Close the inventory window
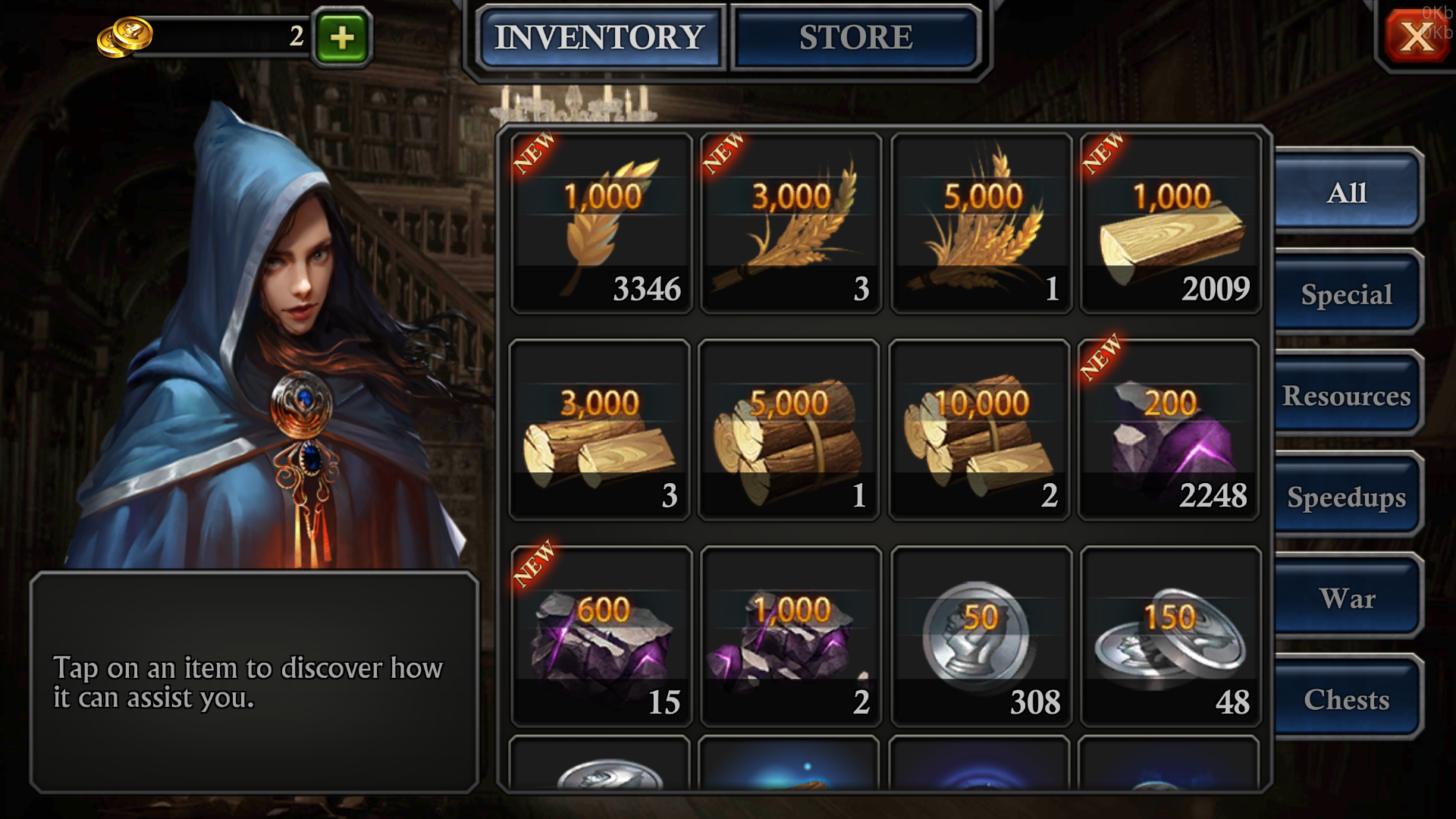This screenshot has width=1456, height=819. point(1415,36)
